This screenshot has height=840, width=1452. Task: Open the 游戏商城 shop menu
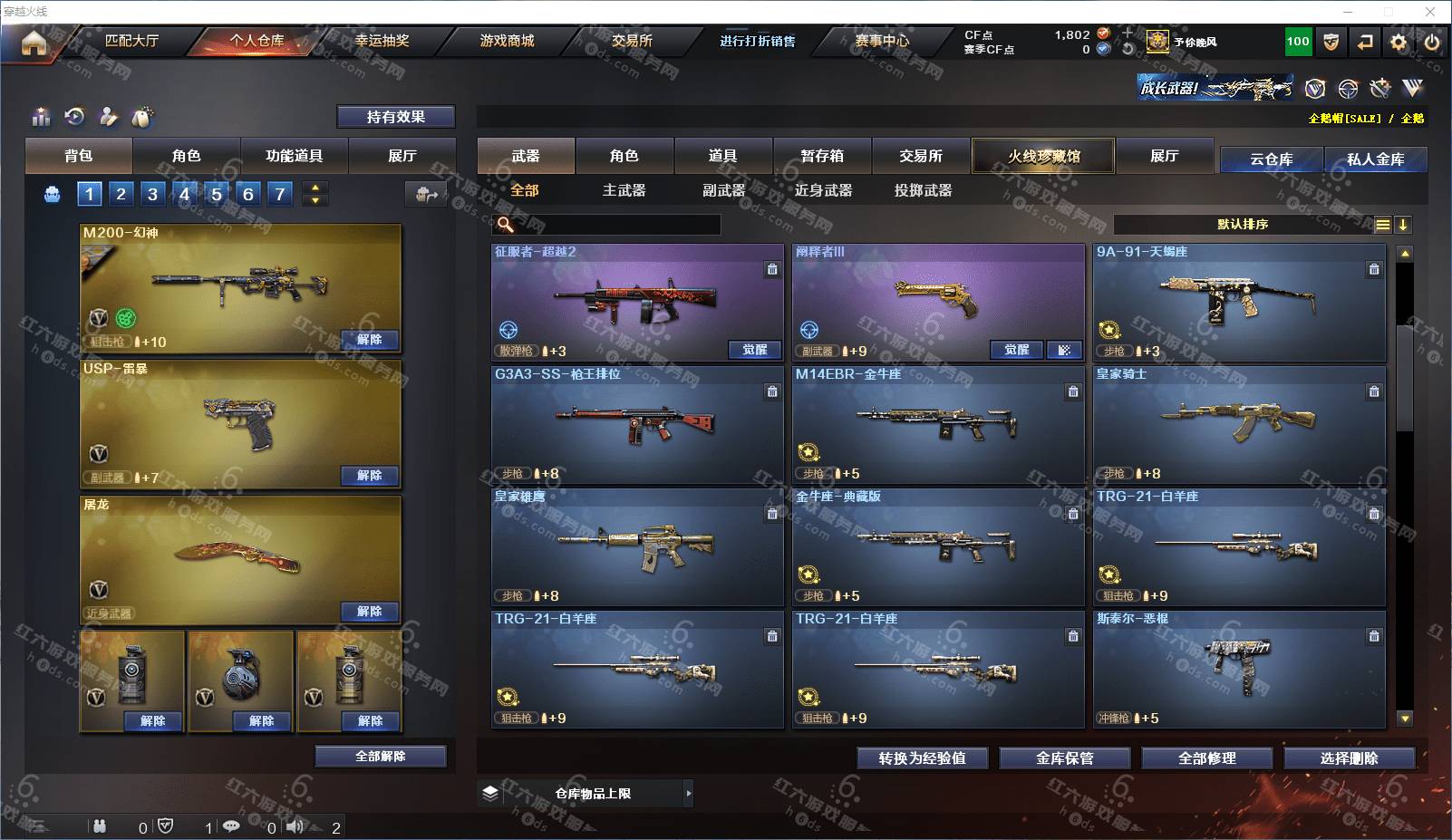(x=507, y=41)
